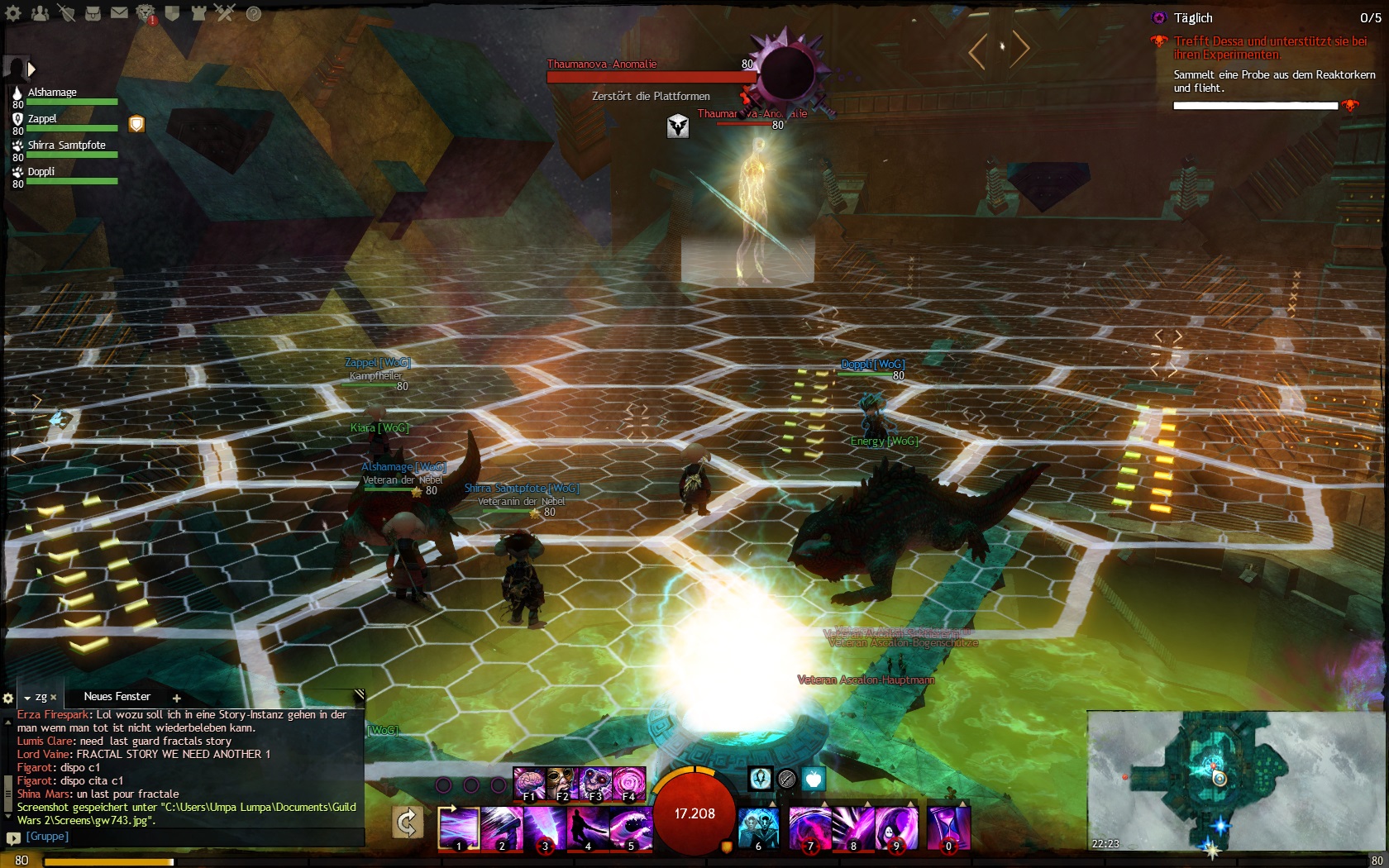Viewport: 1389px width, 868px height.
Task: Activate the hourglass elite skill in slot 0
Action: click(x=948, y=828)
